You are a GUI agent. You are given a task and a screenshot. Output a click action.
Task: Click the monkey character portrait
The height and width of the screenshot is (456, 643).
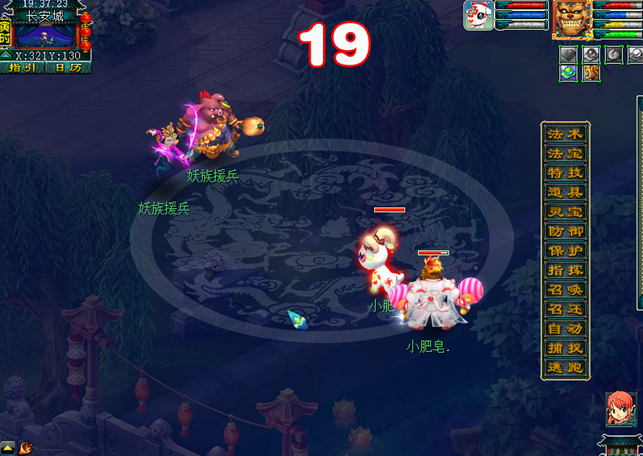click(573, 19)
